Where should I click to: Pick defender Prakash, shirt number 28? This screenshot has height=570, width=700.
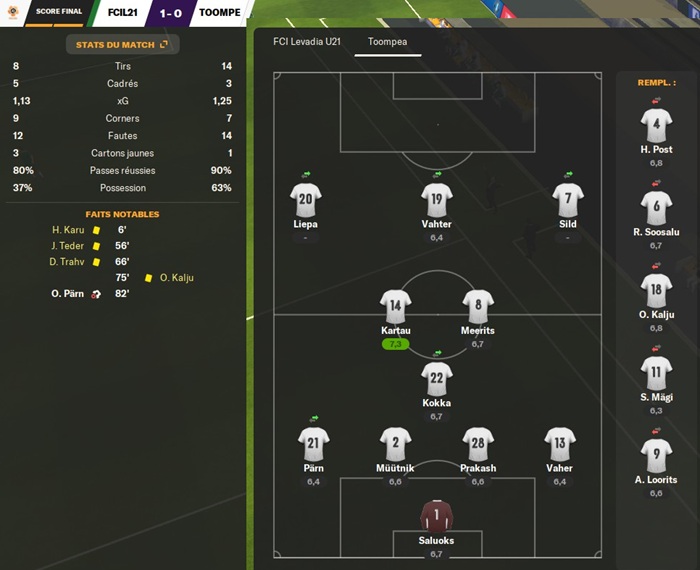pyautogui.click(x=478, y=446)
